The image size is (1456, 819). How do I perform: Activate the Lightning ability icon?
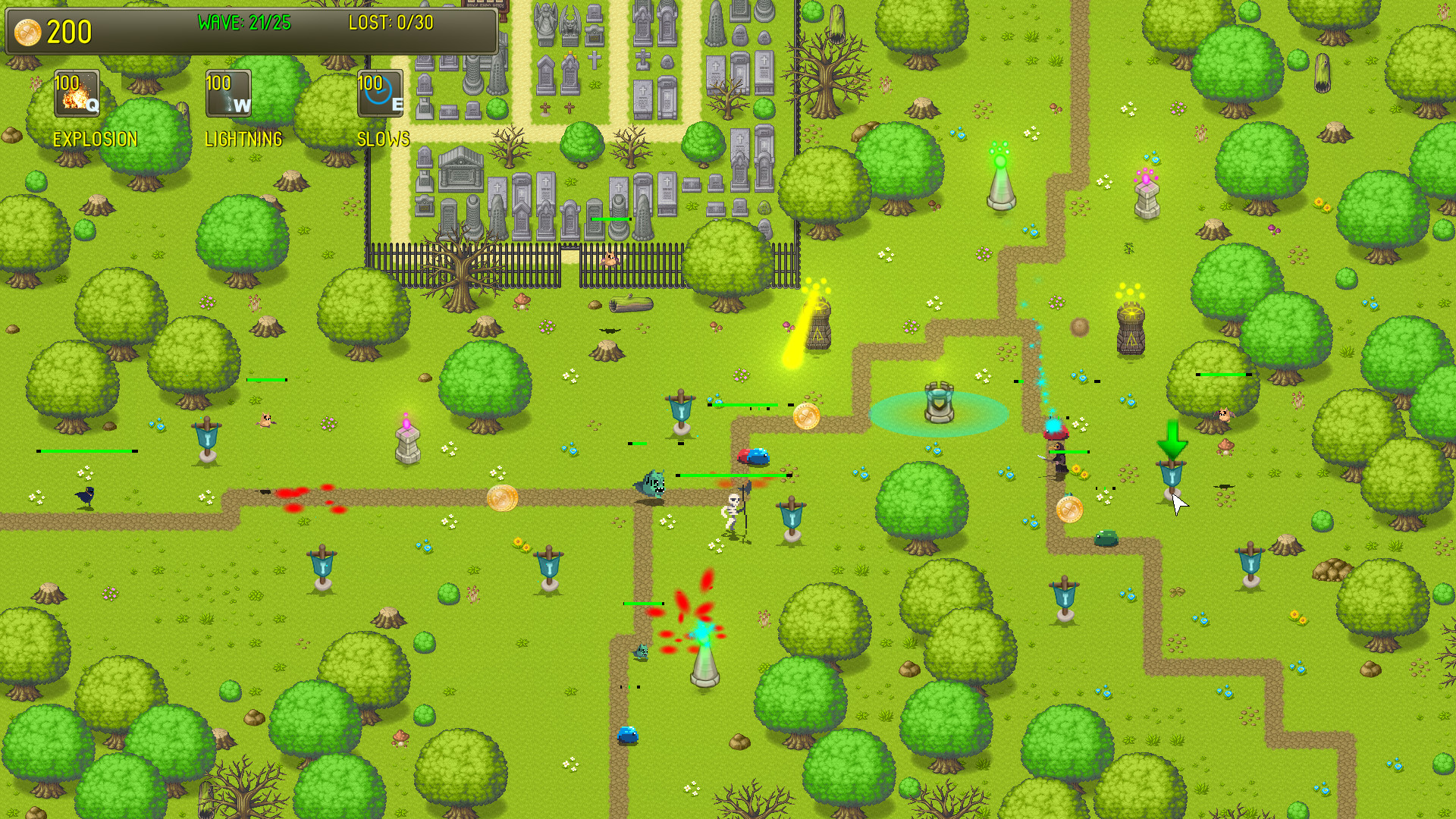228,93
